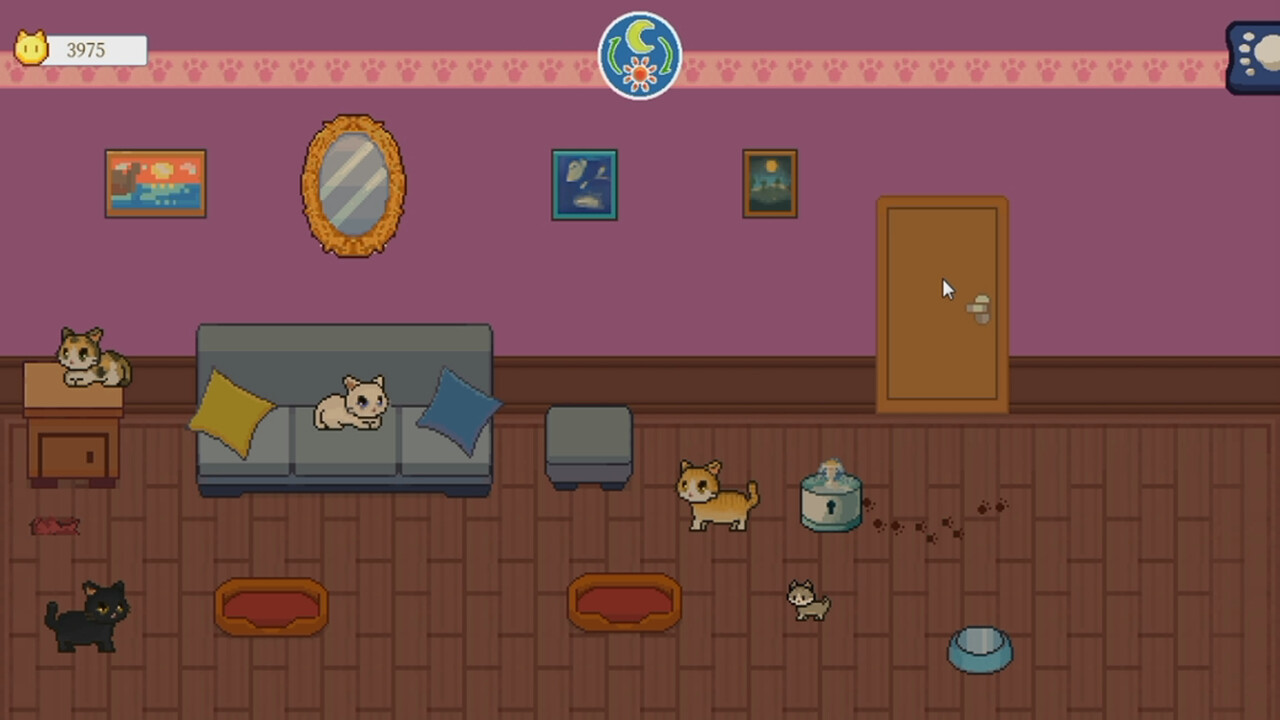
Task: Click the day/night cycle icon
Action: tap(640, 55)
